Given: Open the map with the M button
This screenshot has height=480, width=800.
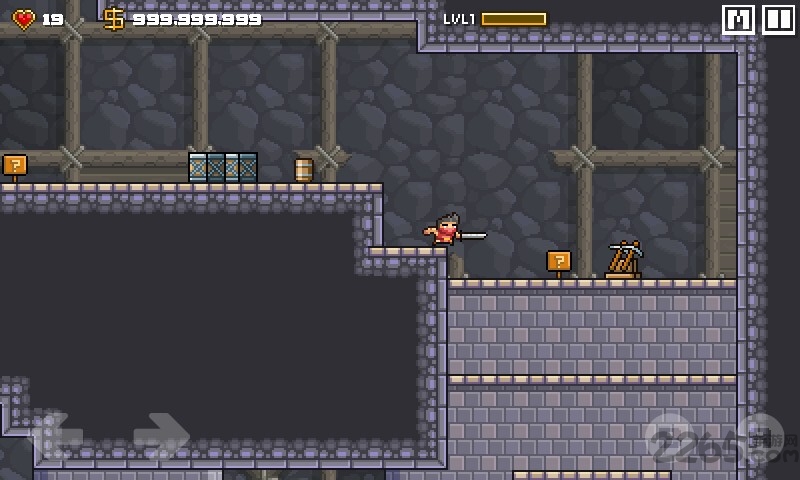Looking at the screenshot, I should click(738, 20).
